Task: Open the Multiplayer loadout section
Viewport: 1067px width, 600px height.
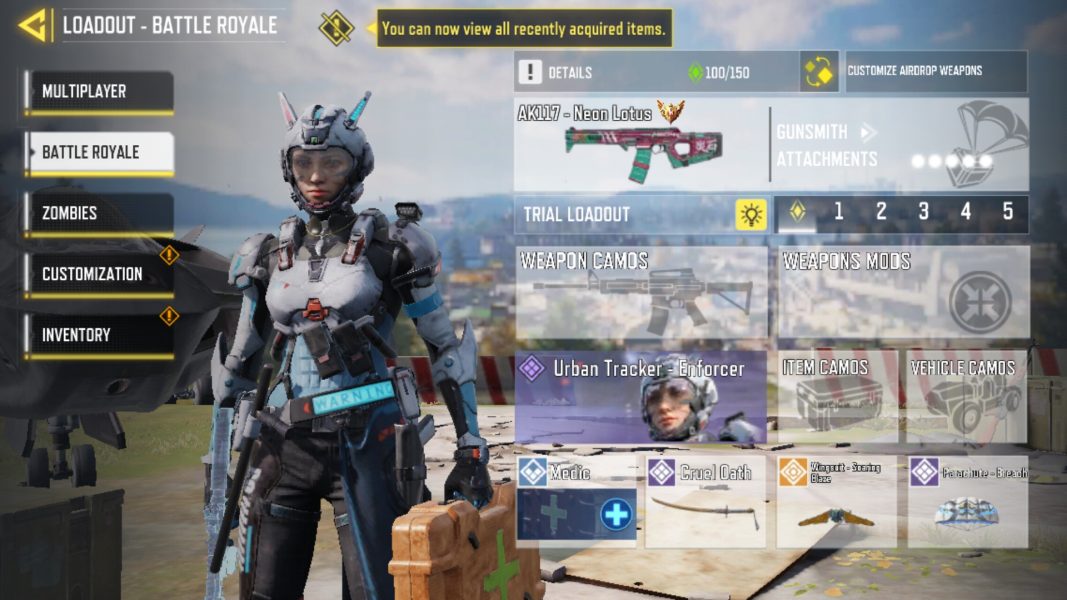Action: point(99,92)
